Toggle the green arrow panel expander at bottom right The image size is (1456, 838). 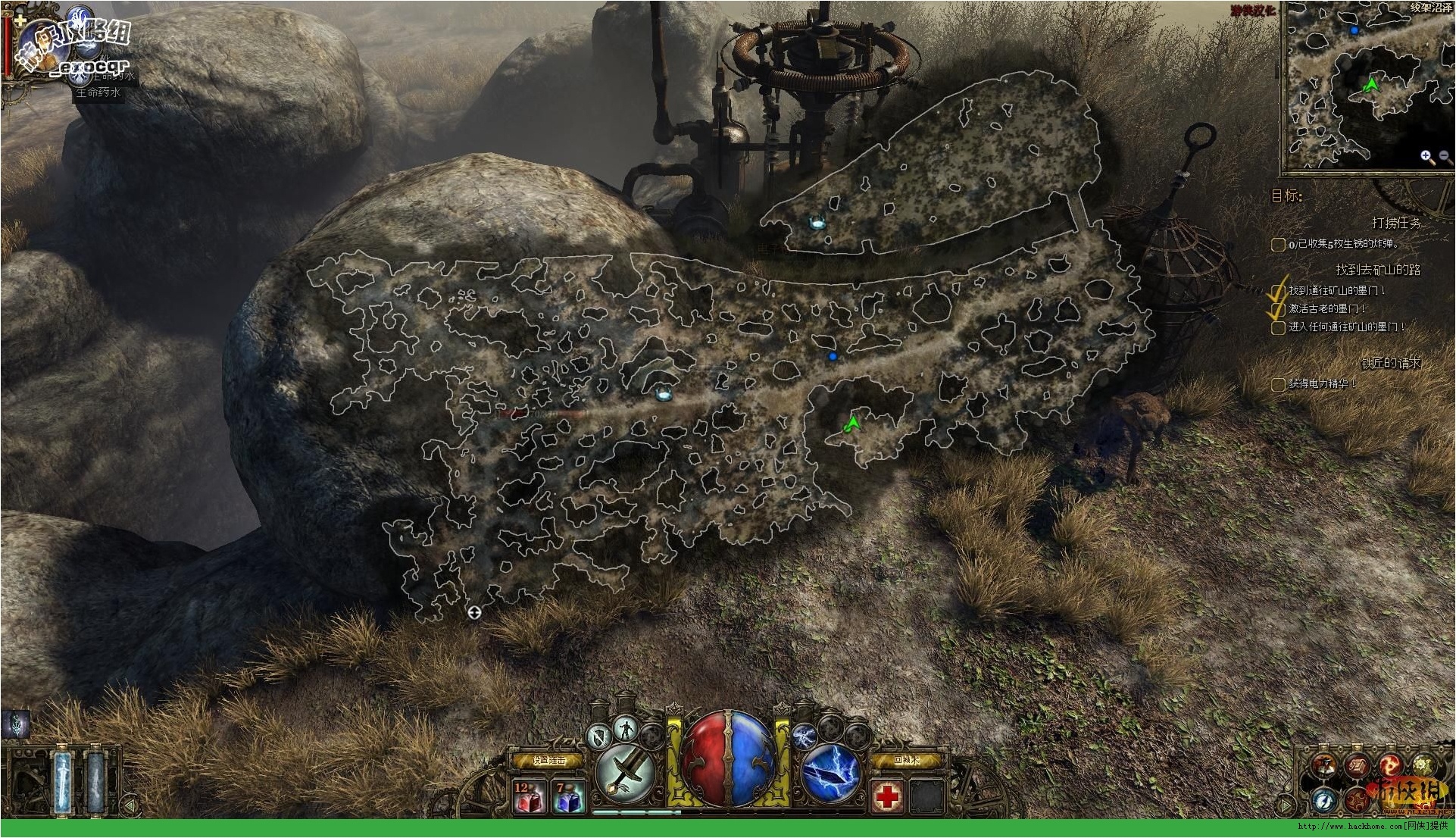(x=1286, y=803)
